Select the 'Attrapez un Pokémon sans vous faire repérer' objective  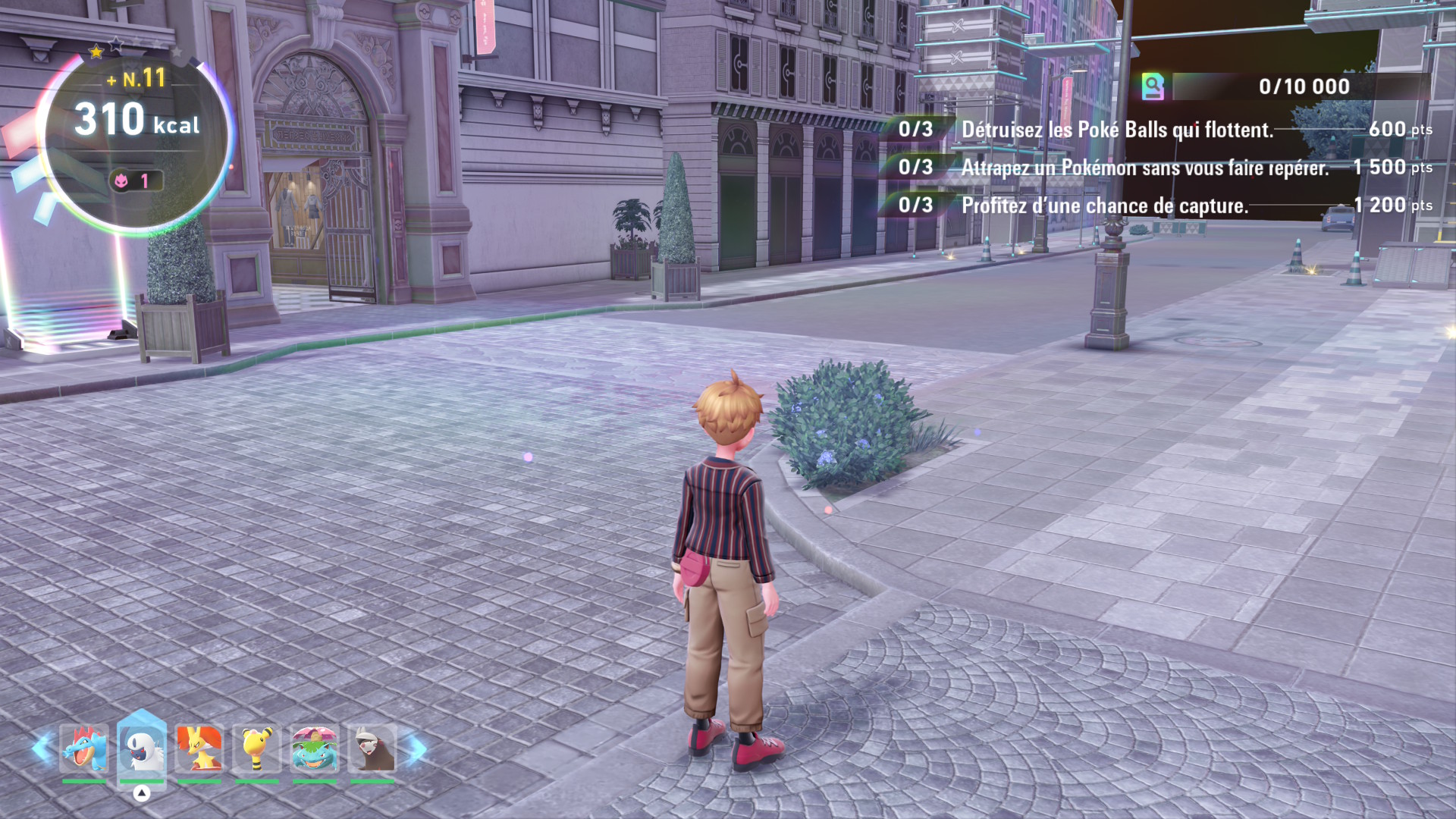tap(1144, 168)
